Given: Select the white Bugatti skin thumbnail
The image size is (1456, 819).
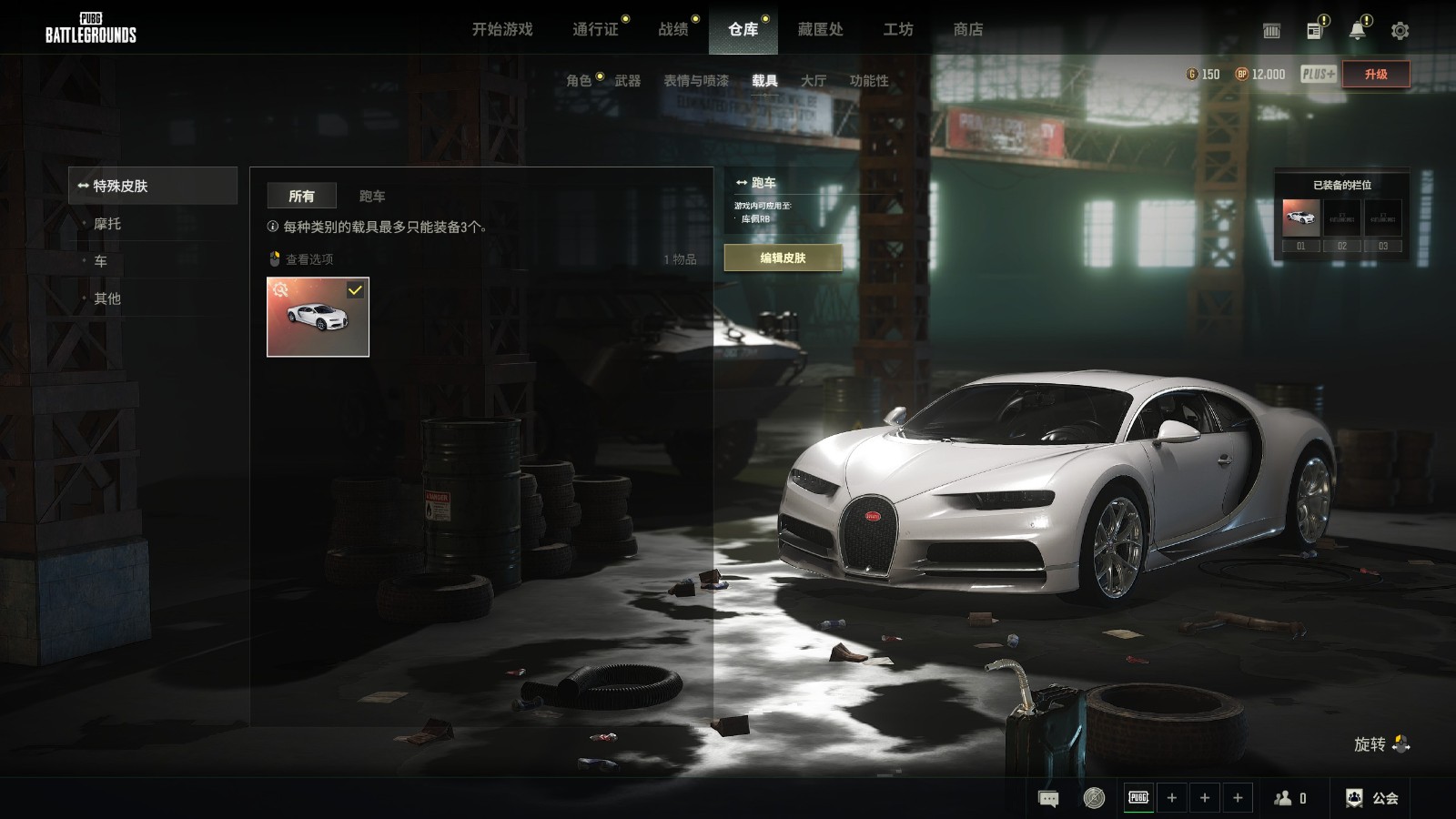Looking at the screenshot, I should coord(318,317).
